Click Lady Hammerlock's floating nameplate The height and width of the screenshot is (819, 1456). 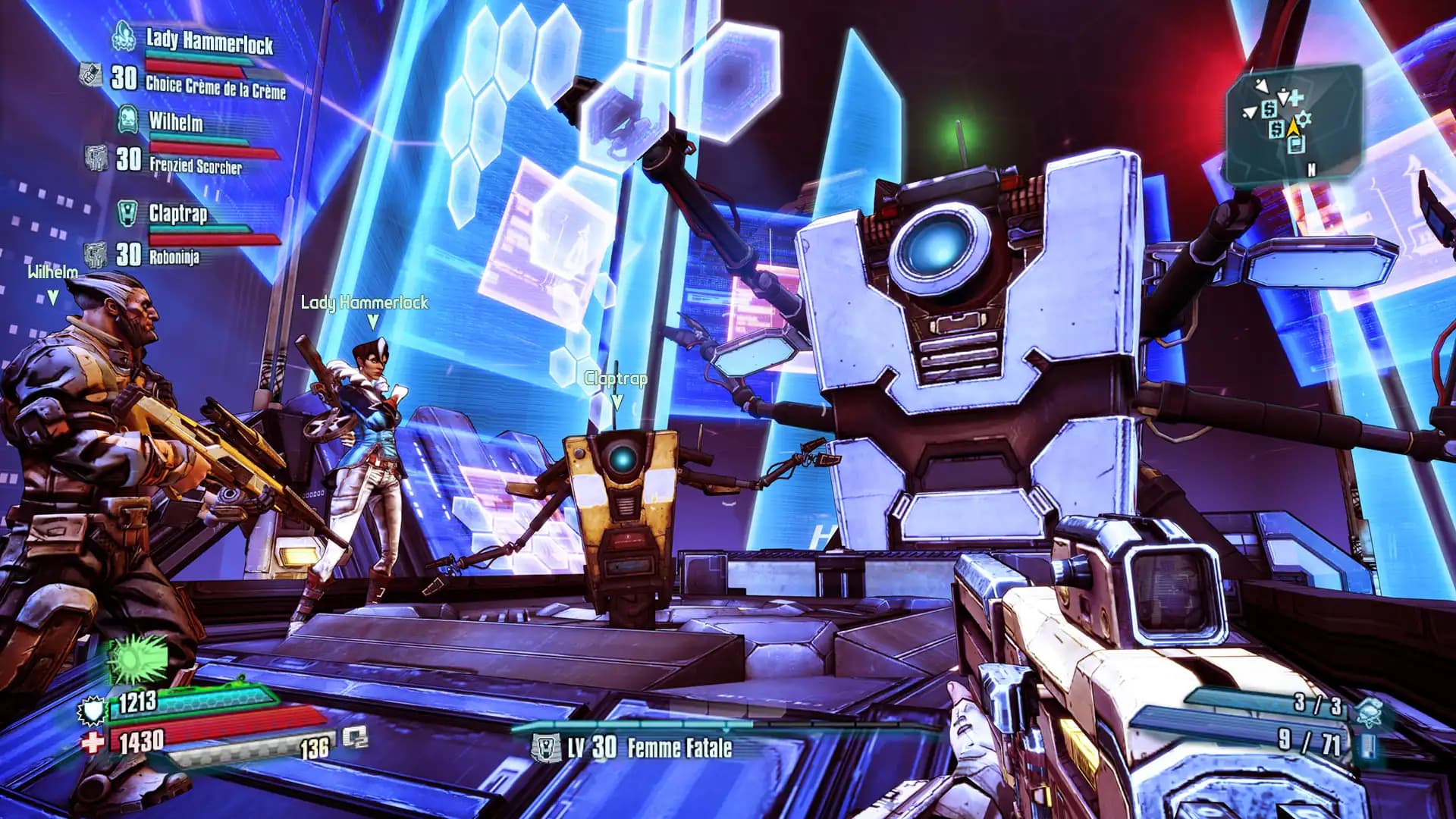(x=365, y=302)
